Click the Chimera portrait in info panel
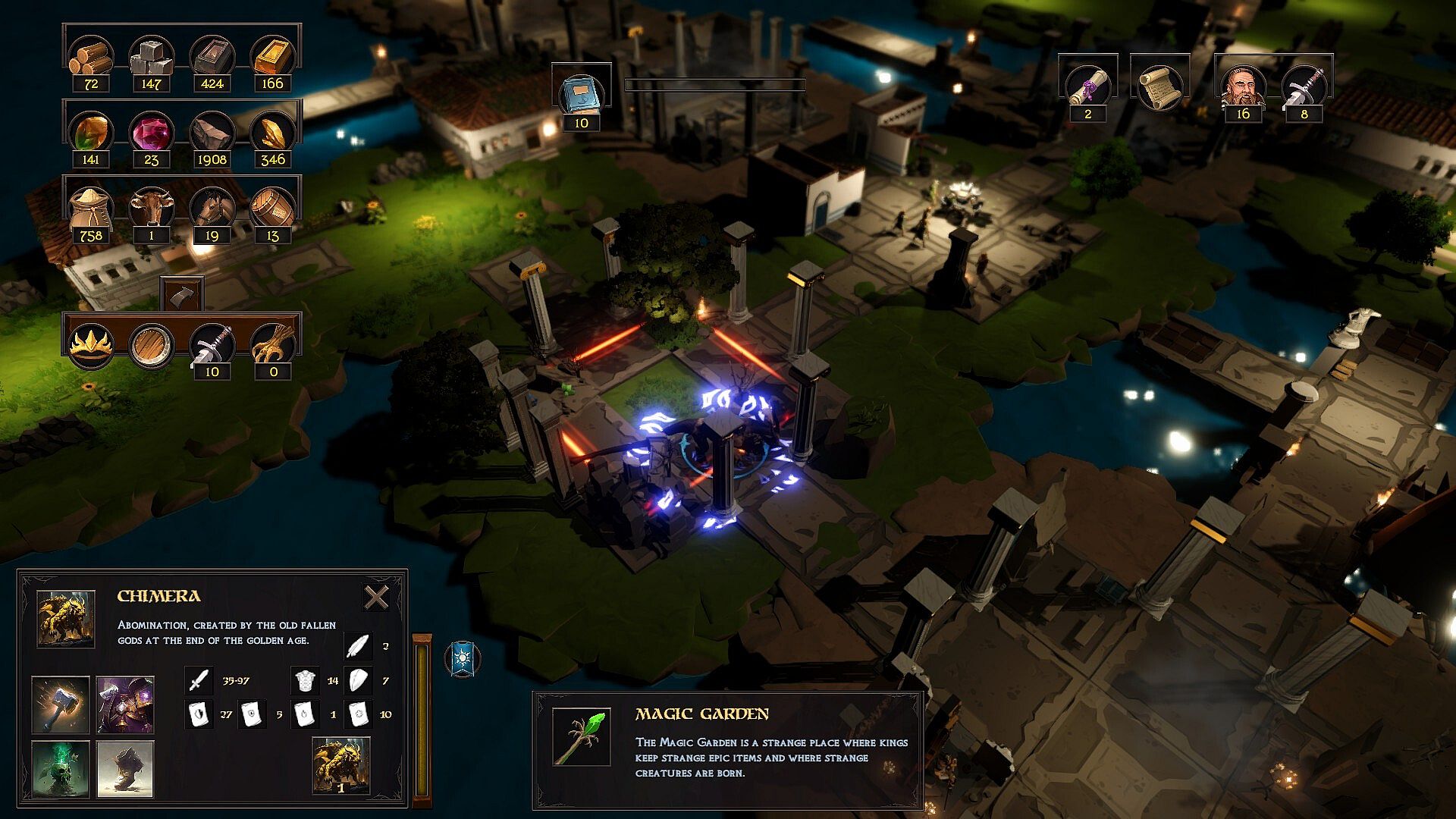 (66, 620)
